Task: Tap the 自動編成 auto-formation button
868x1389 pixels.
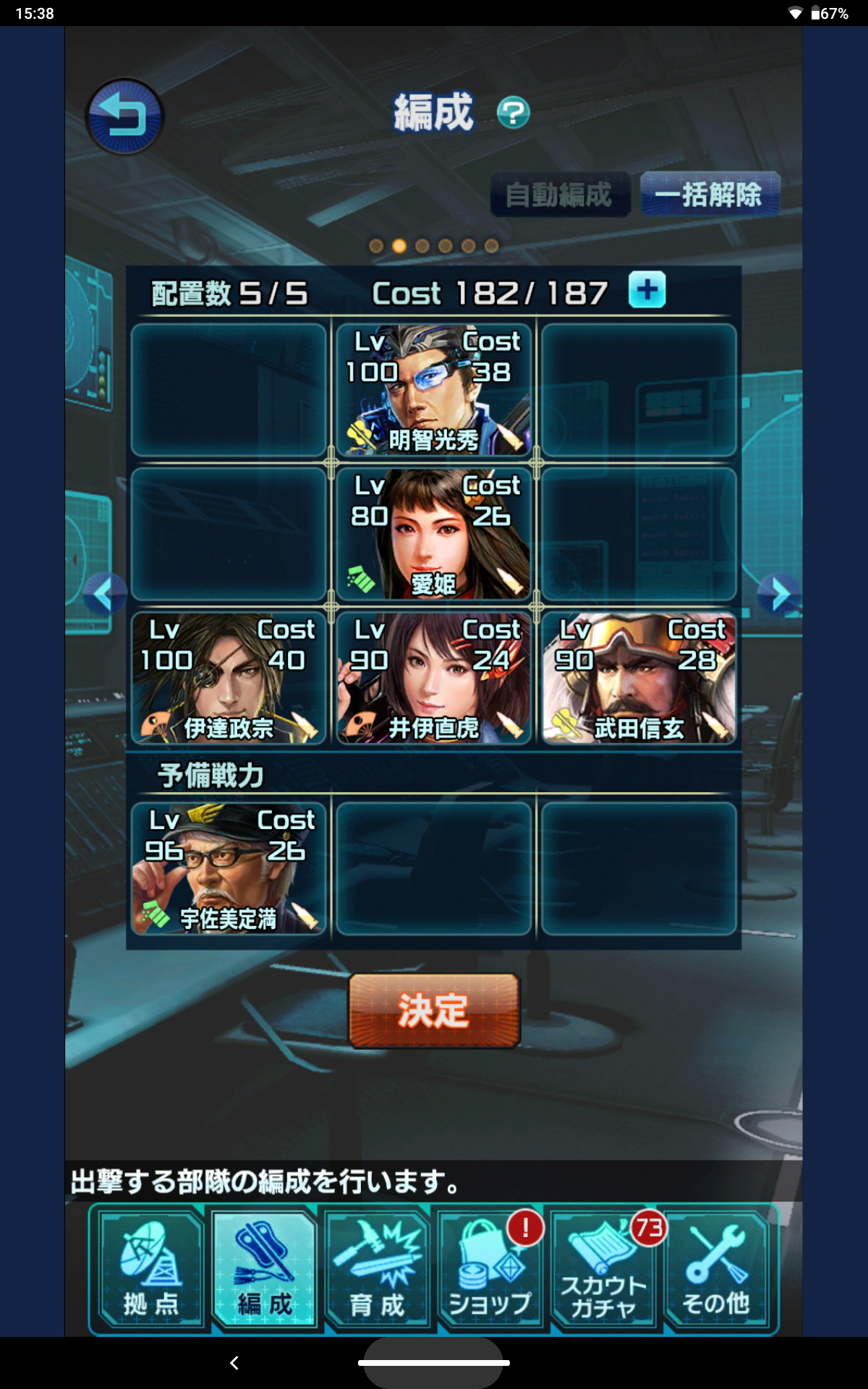Action: (x=559, y=195)
